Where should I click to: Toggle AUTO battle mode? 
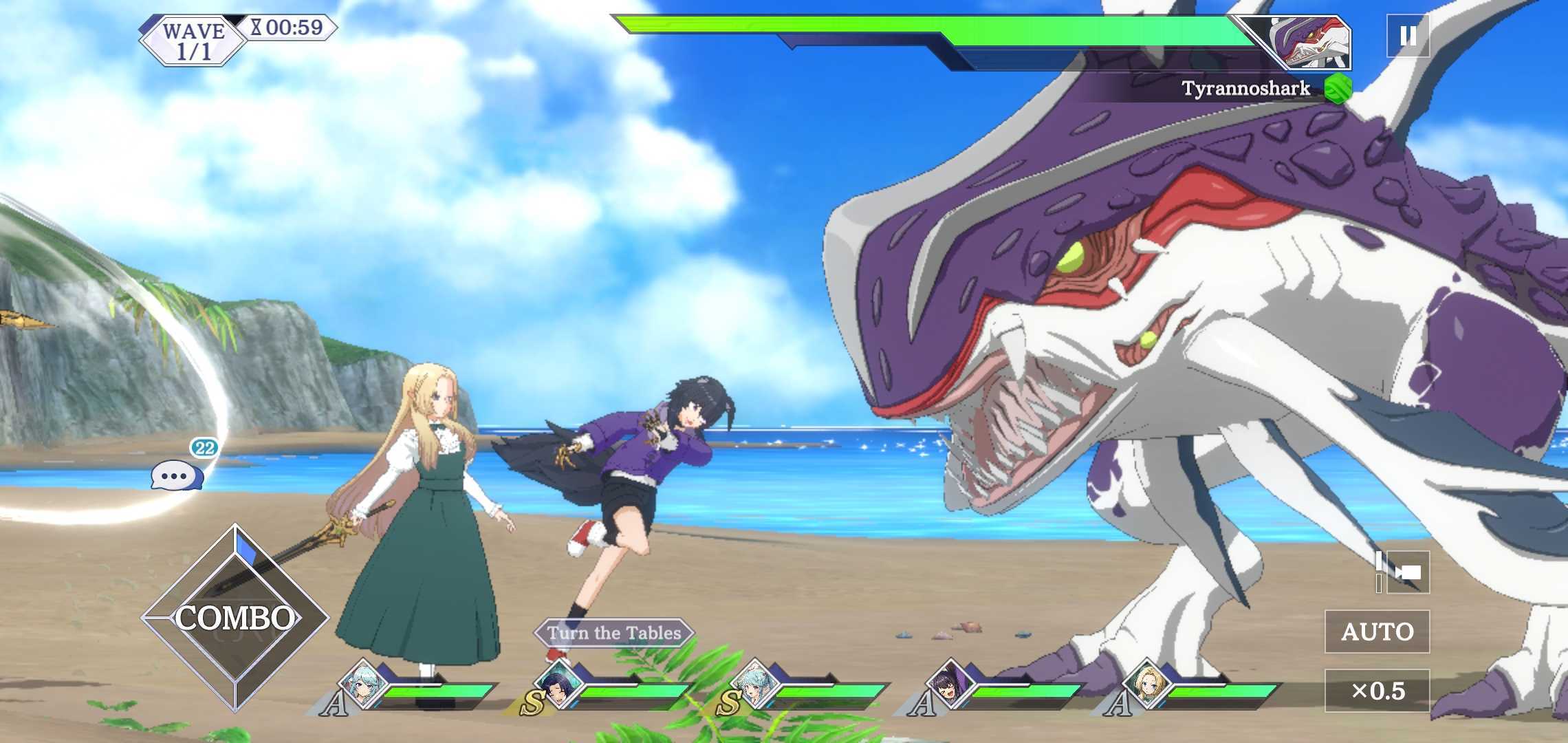tap(1377, 632)
